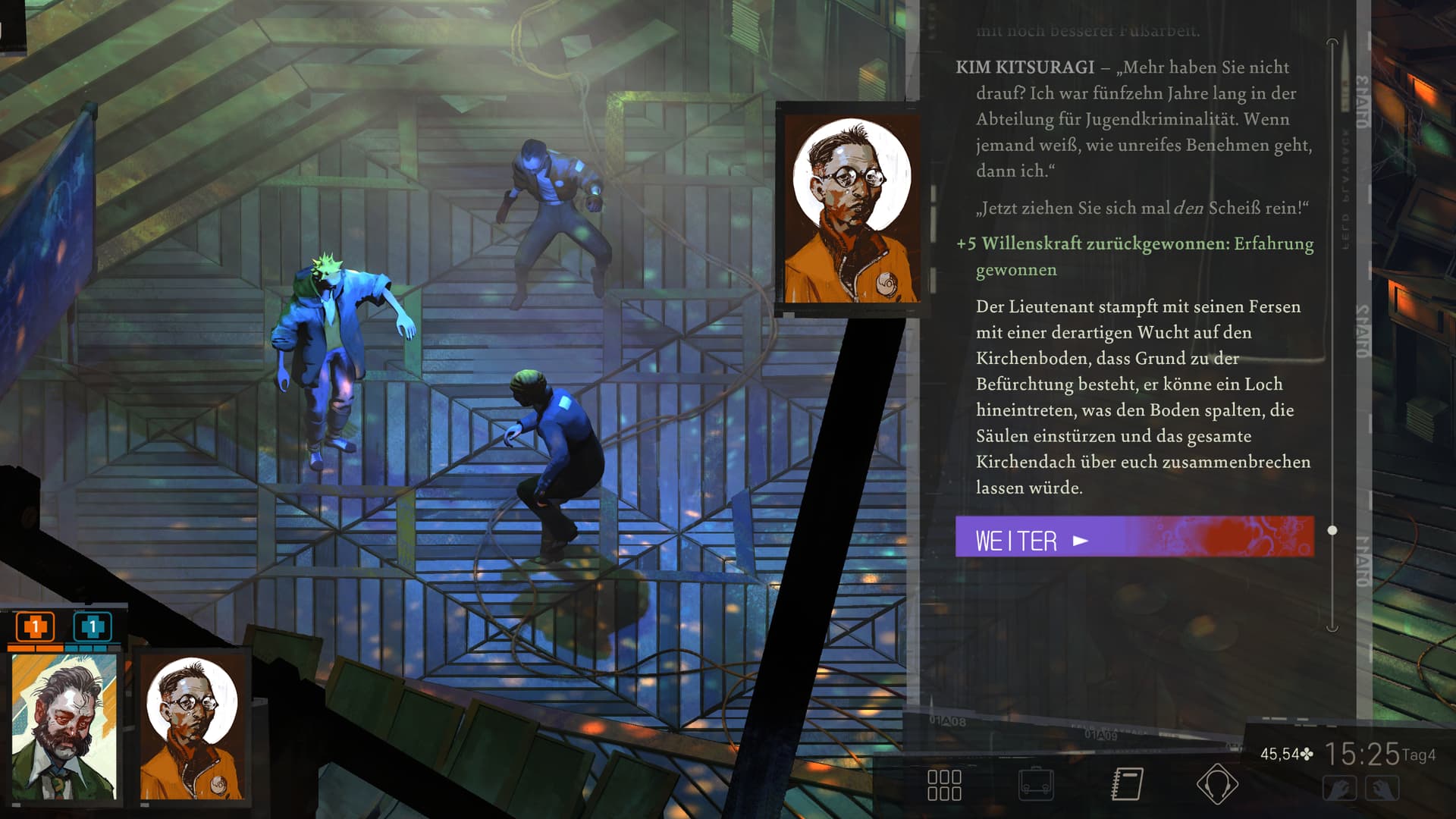The width and height of the screenshot is (1456, 819).
Task: Open the Thought Cabinet head icon
Action: coord(1217,784)
